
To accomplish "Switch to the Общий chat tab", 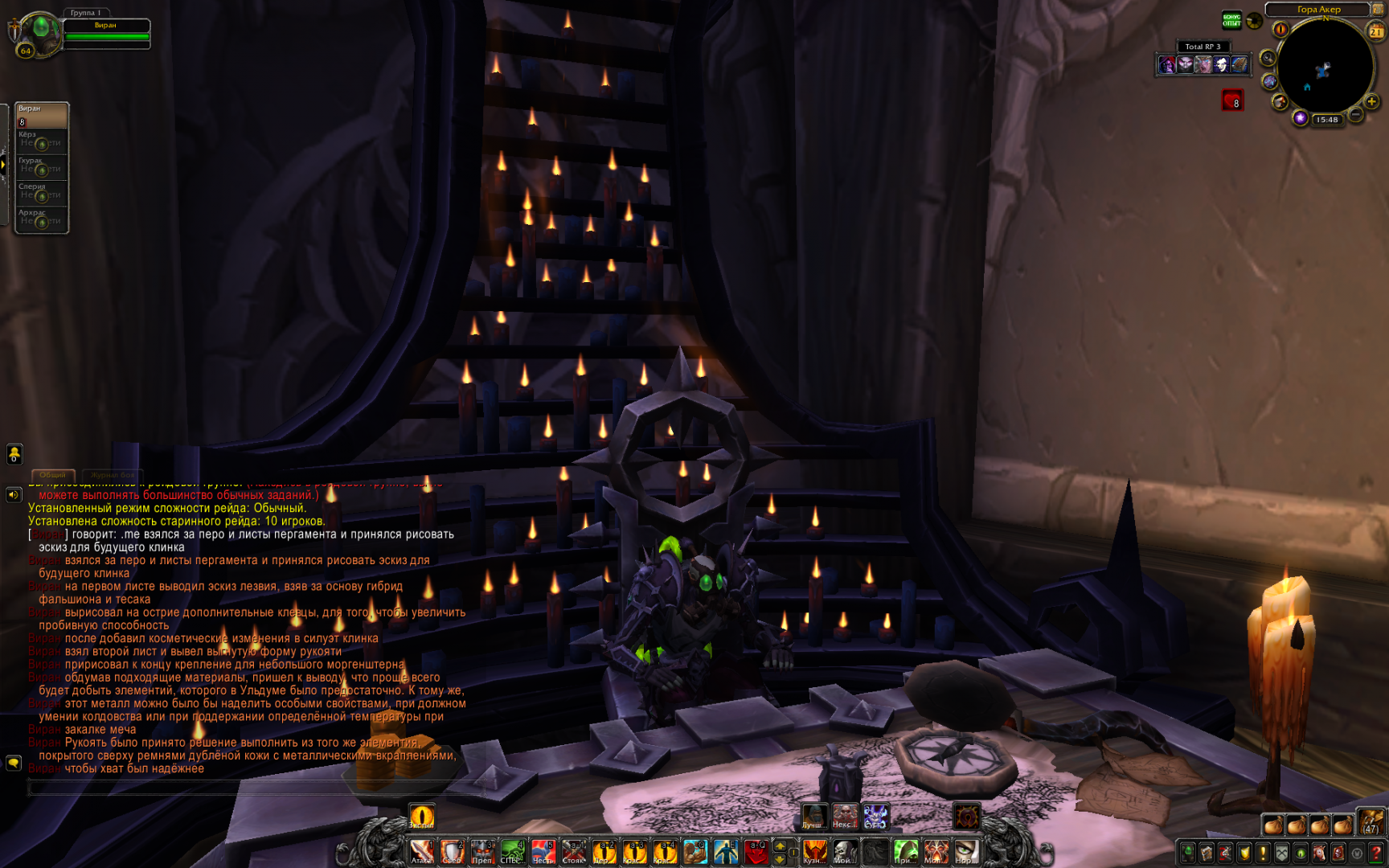I will pyautogui.click(x=53, y=475).
